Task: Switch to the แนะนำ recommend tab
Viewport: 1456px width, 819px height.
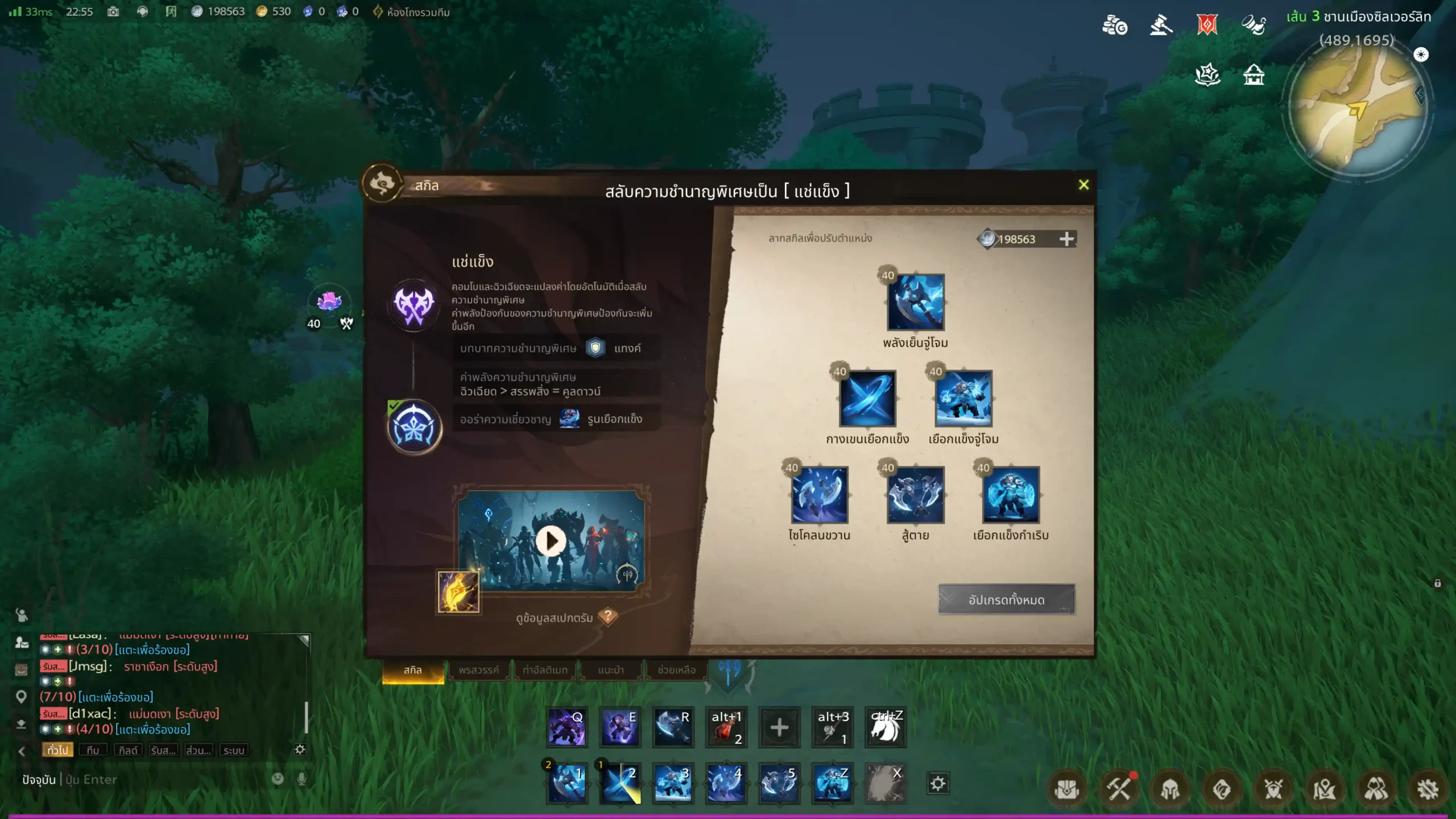Action: 611,670
